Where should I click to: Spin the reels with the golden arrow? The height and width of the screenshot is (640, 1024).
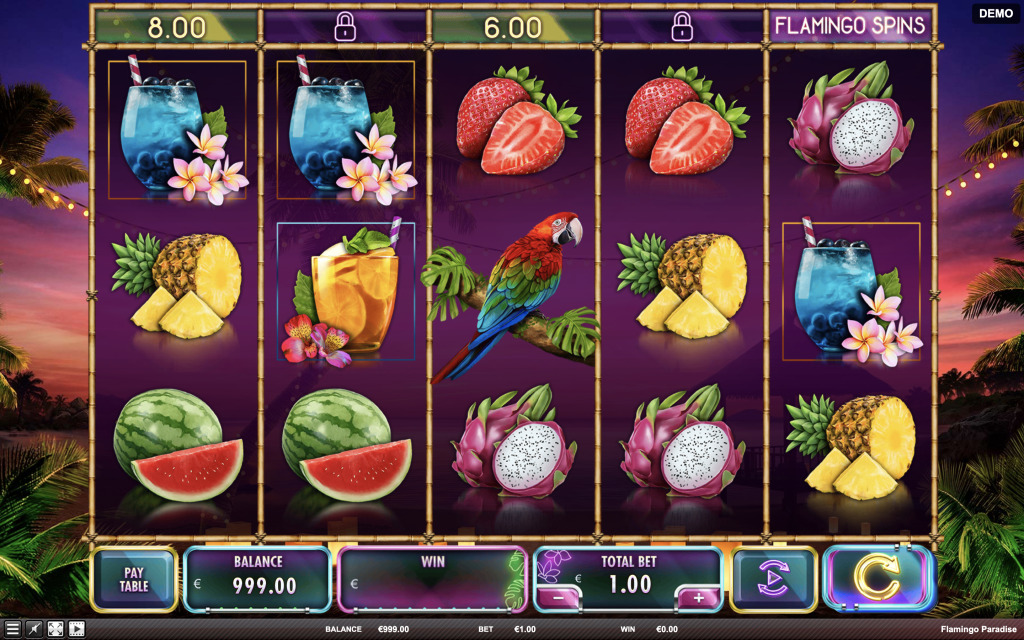879,579
